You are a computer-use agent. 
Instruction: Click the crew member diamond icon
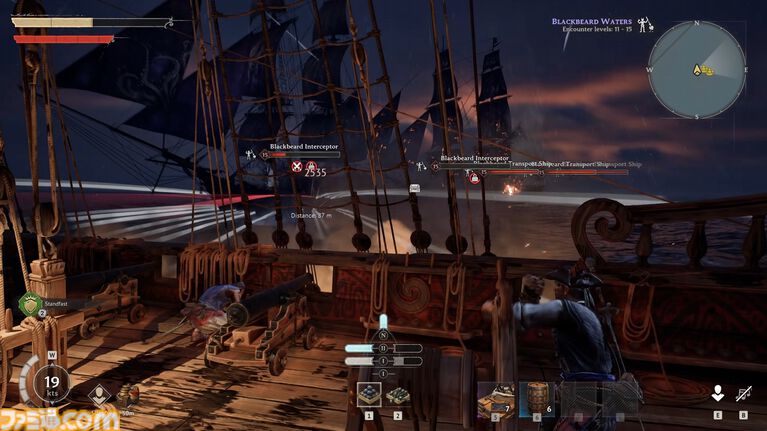[99, 394]
